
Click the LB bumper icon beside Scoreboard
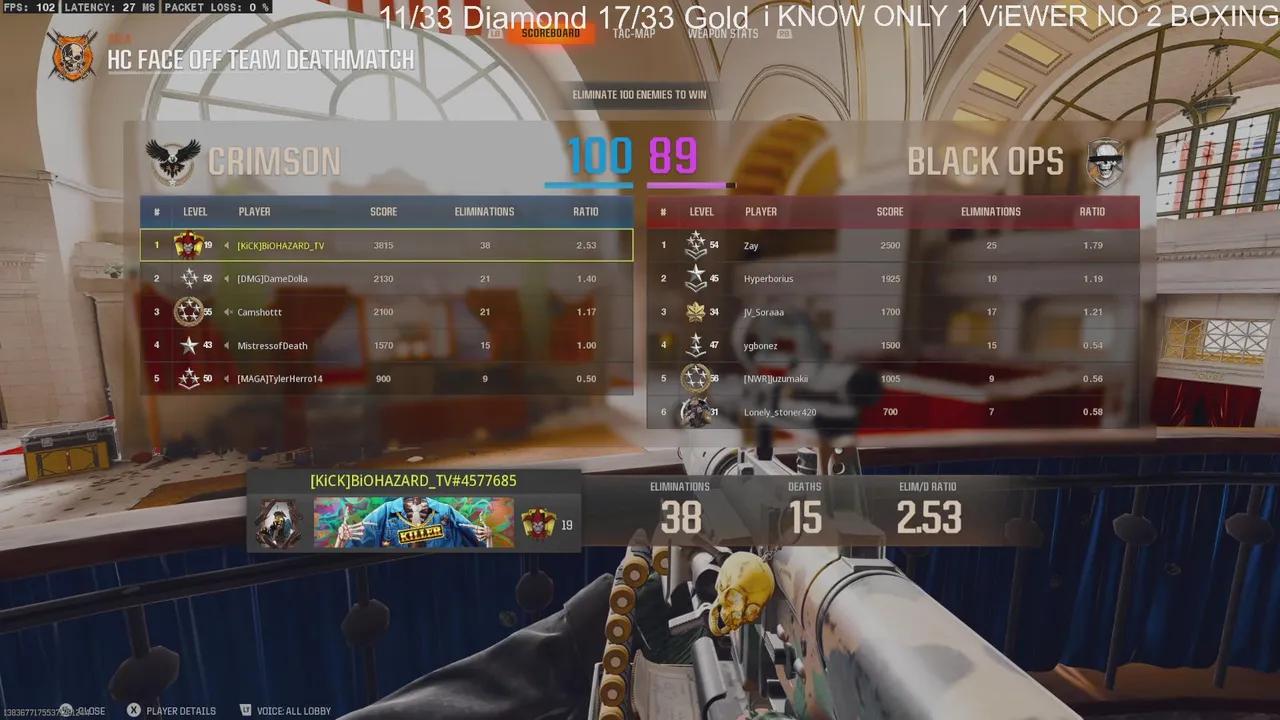coord(495,31)
